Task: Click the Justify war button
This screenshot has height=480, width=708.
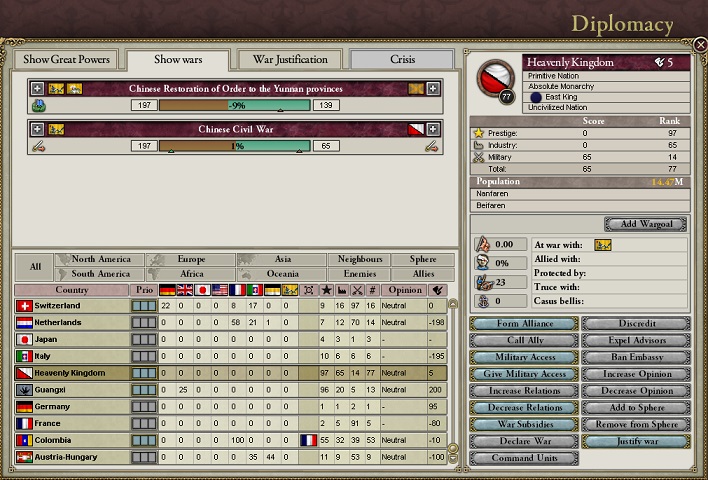Action: point(636,441)
